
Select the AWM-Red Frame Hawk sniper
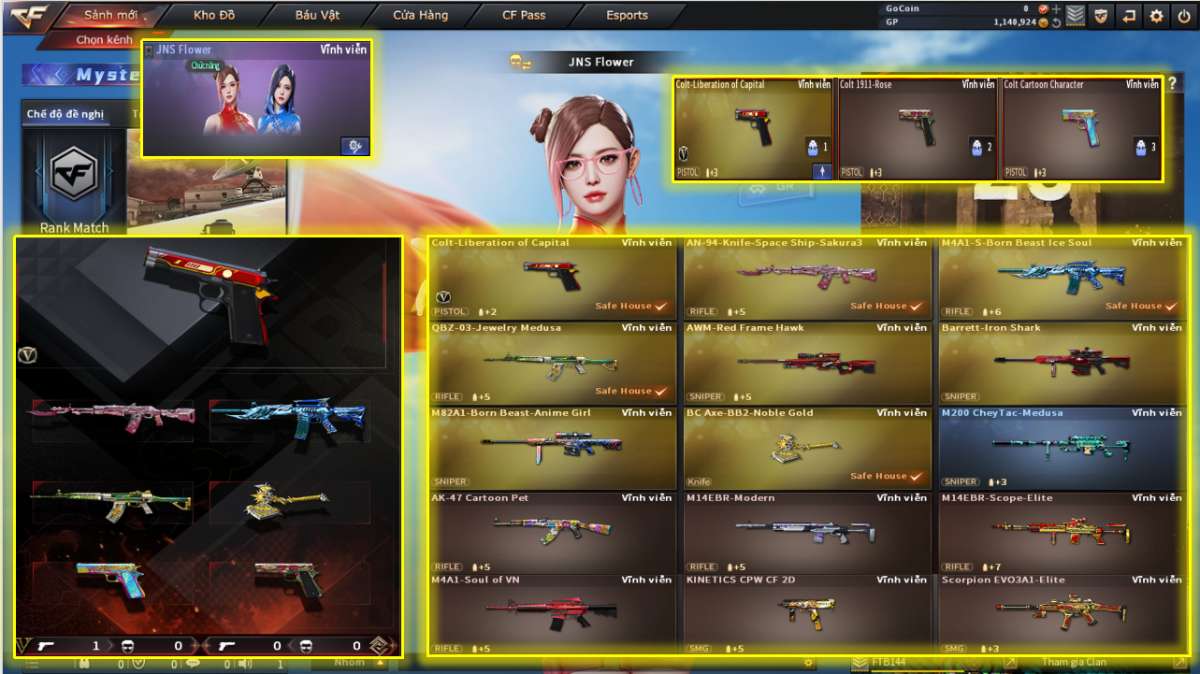[808, 362]
